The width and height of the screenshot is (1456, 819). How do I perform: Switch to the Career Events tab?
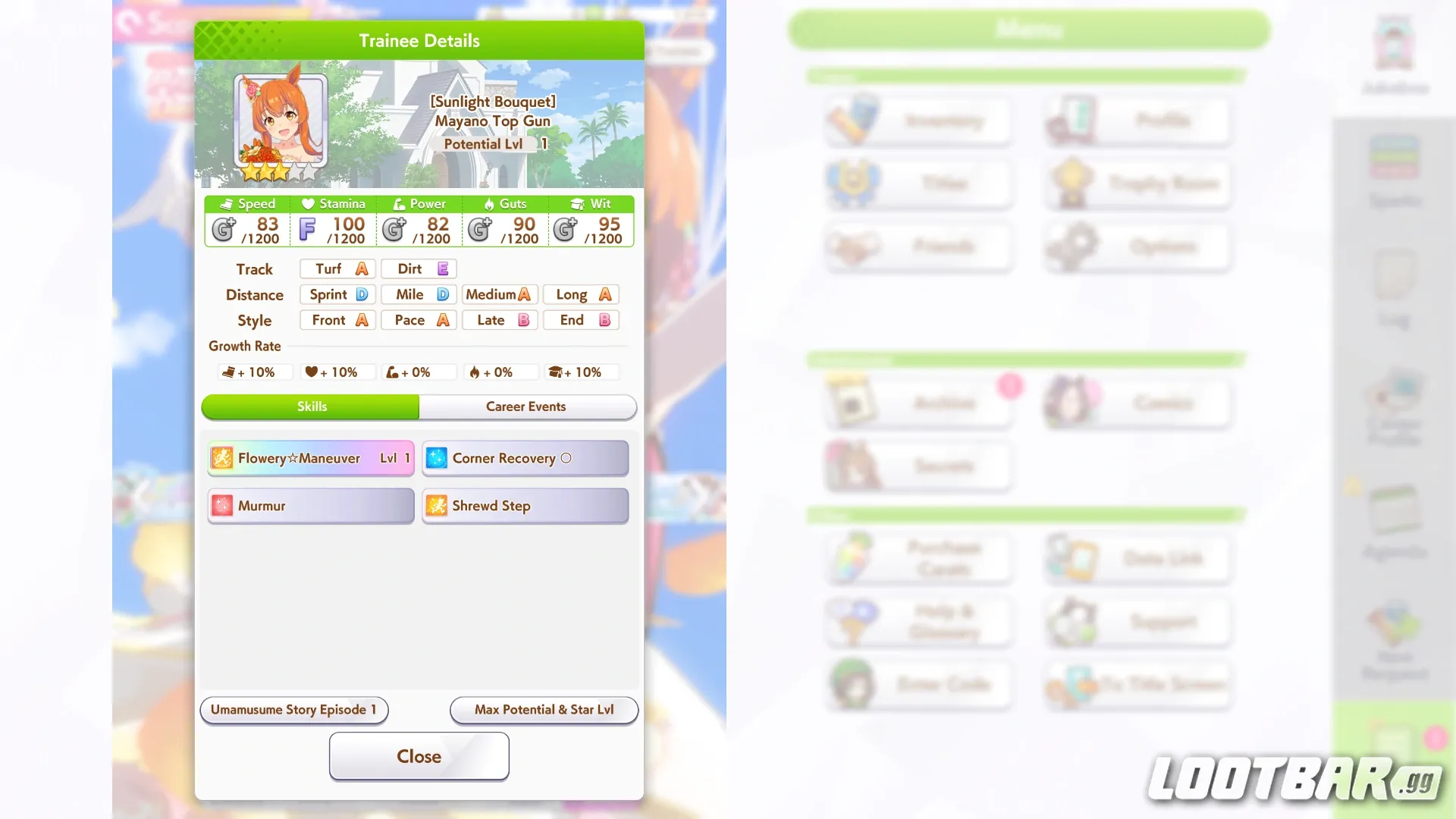(x=526, y=406)
